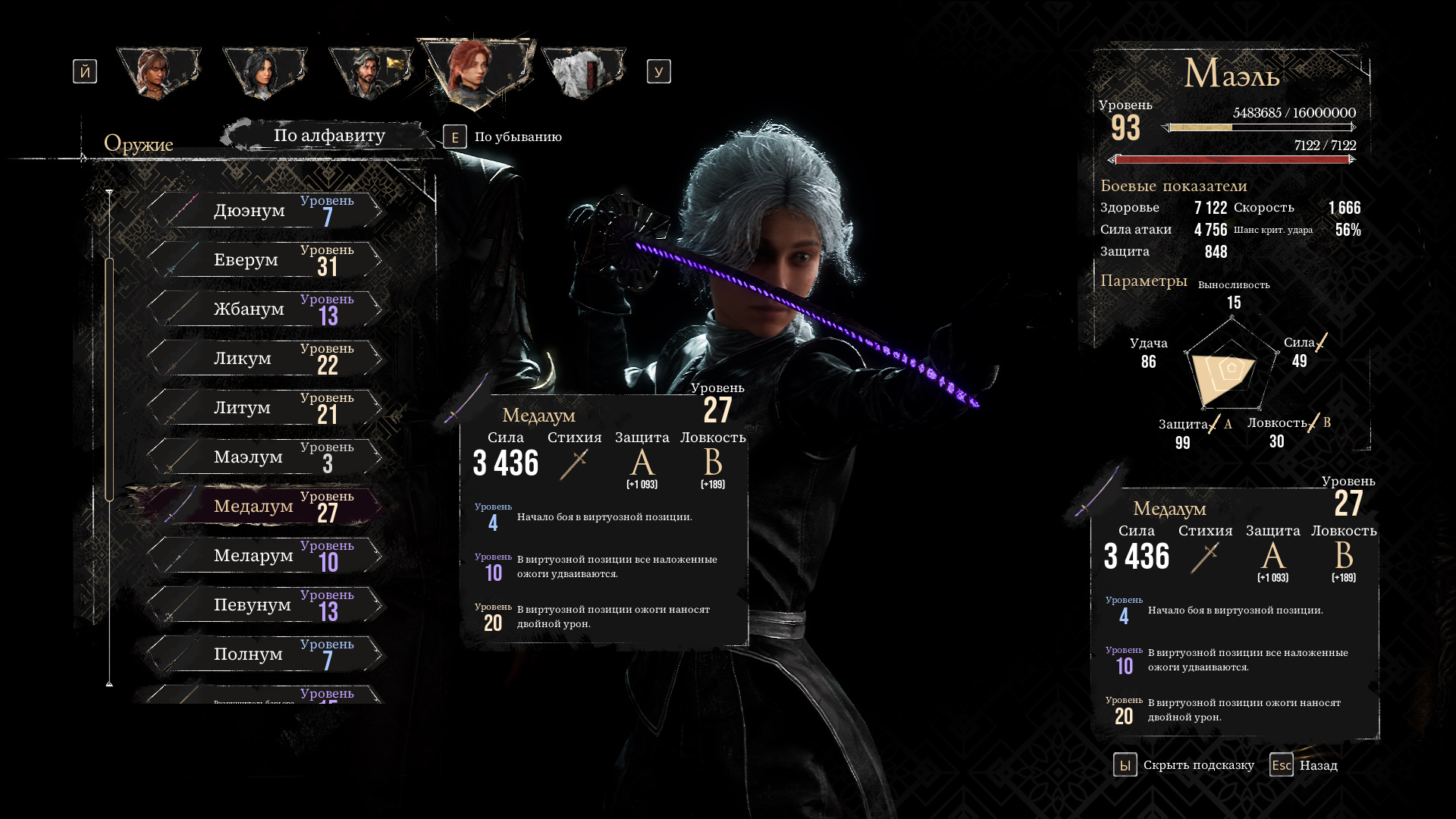The height and width of the screenshot is (819, 1456).
Task: Equip the Жбанум weapon
Action: pos(265,309)
